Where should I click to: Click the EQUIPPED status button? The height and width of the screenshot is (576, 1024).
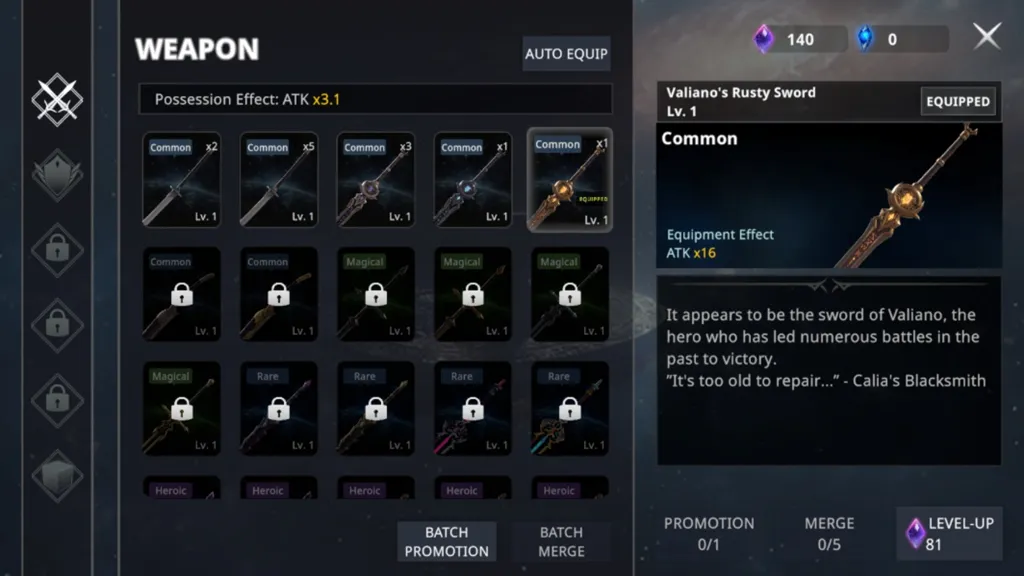957,101
